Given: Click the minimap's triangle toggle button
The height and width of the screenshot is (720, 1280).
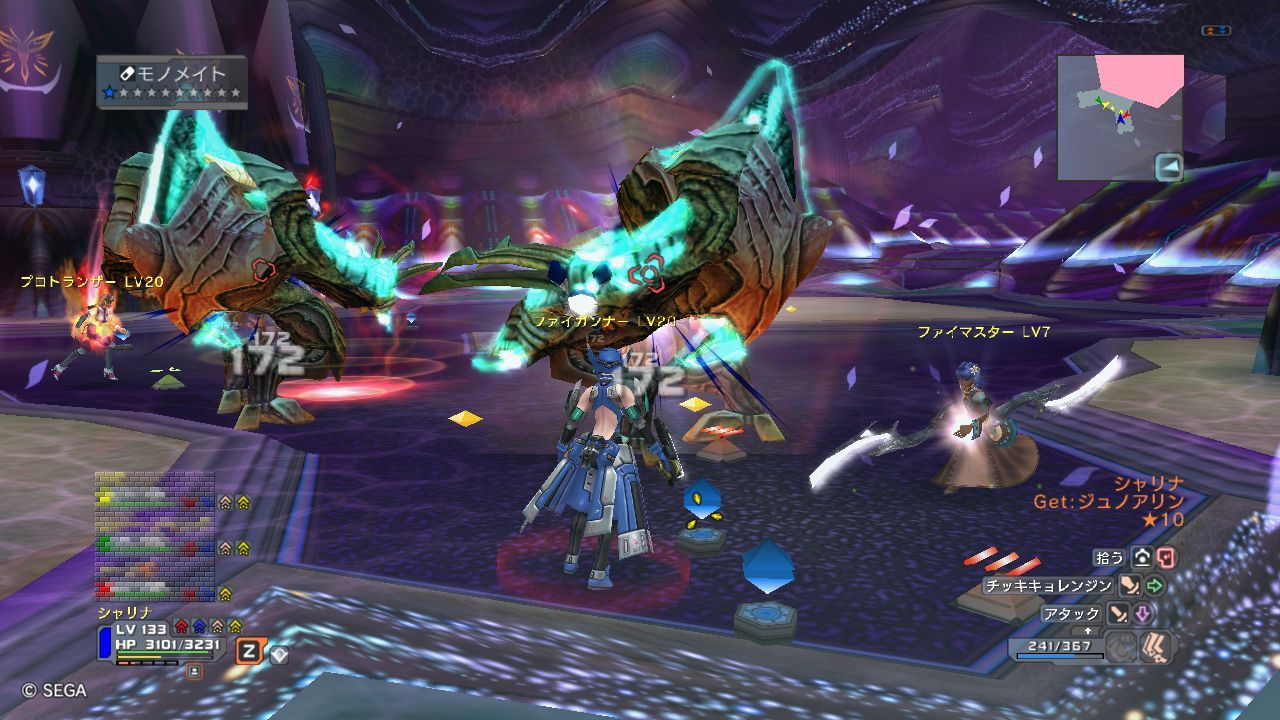Looking at the screenshot, I should [1168, 166].
